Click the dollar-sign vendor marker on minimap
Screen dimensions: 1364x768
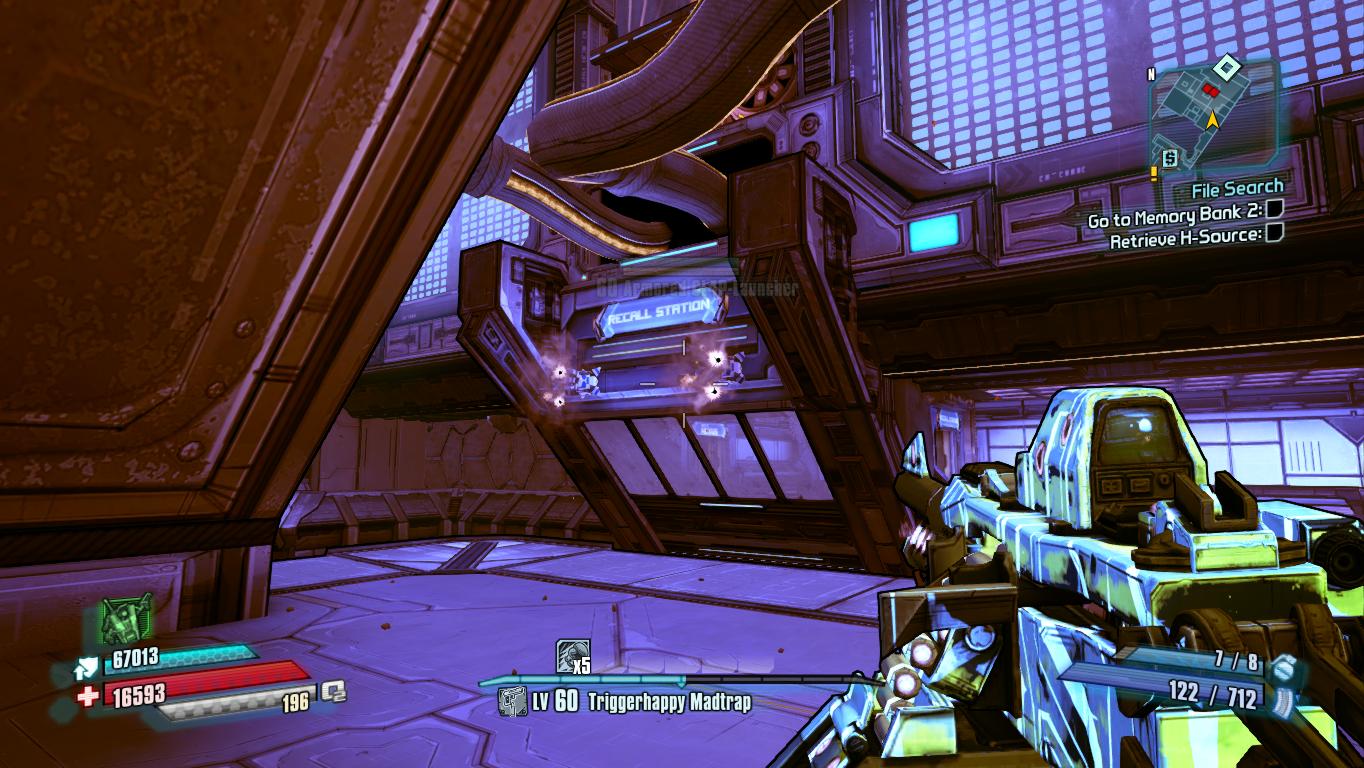coord(1169,158)
